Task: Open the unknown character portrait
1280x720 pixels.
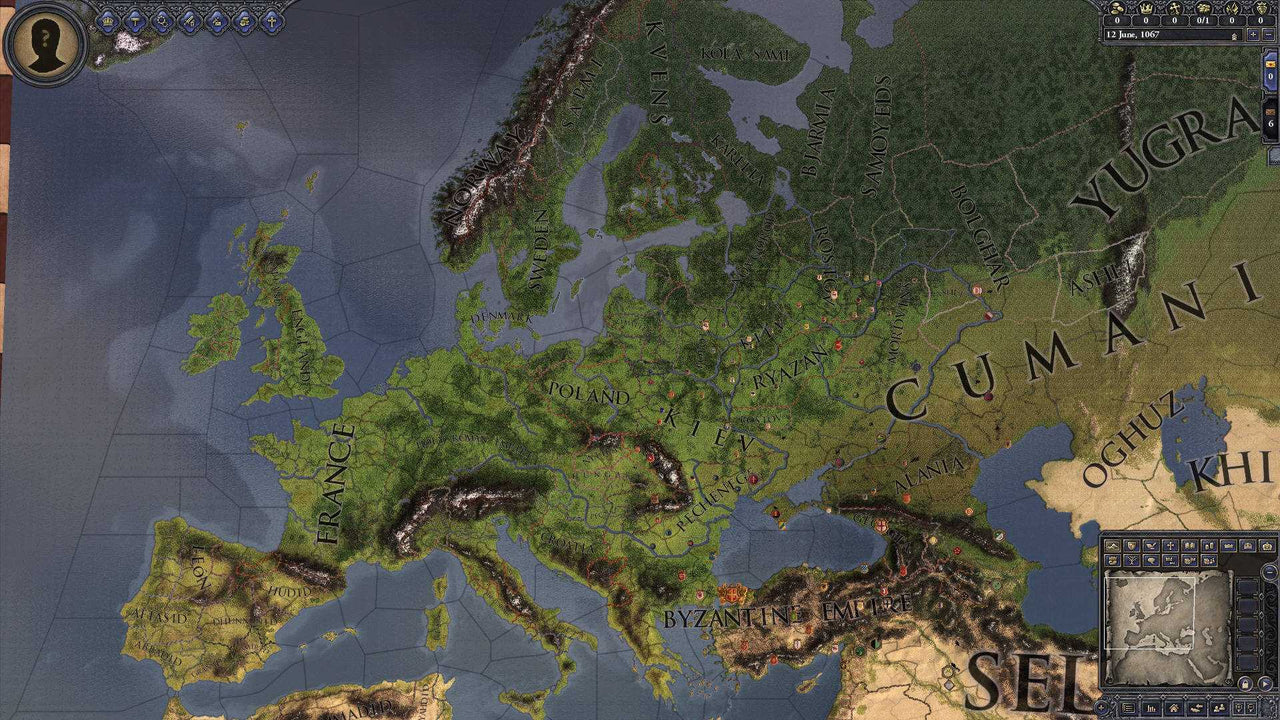Action: tap(43, 43)
